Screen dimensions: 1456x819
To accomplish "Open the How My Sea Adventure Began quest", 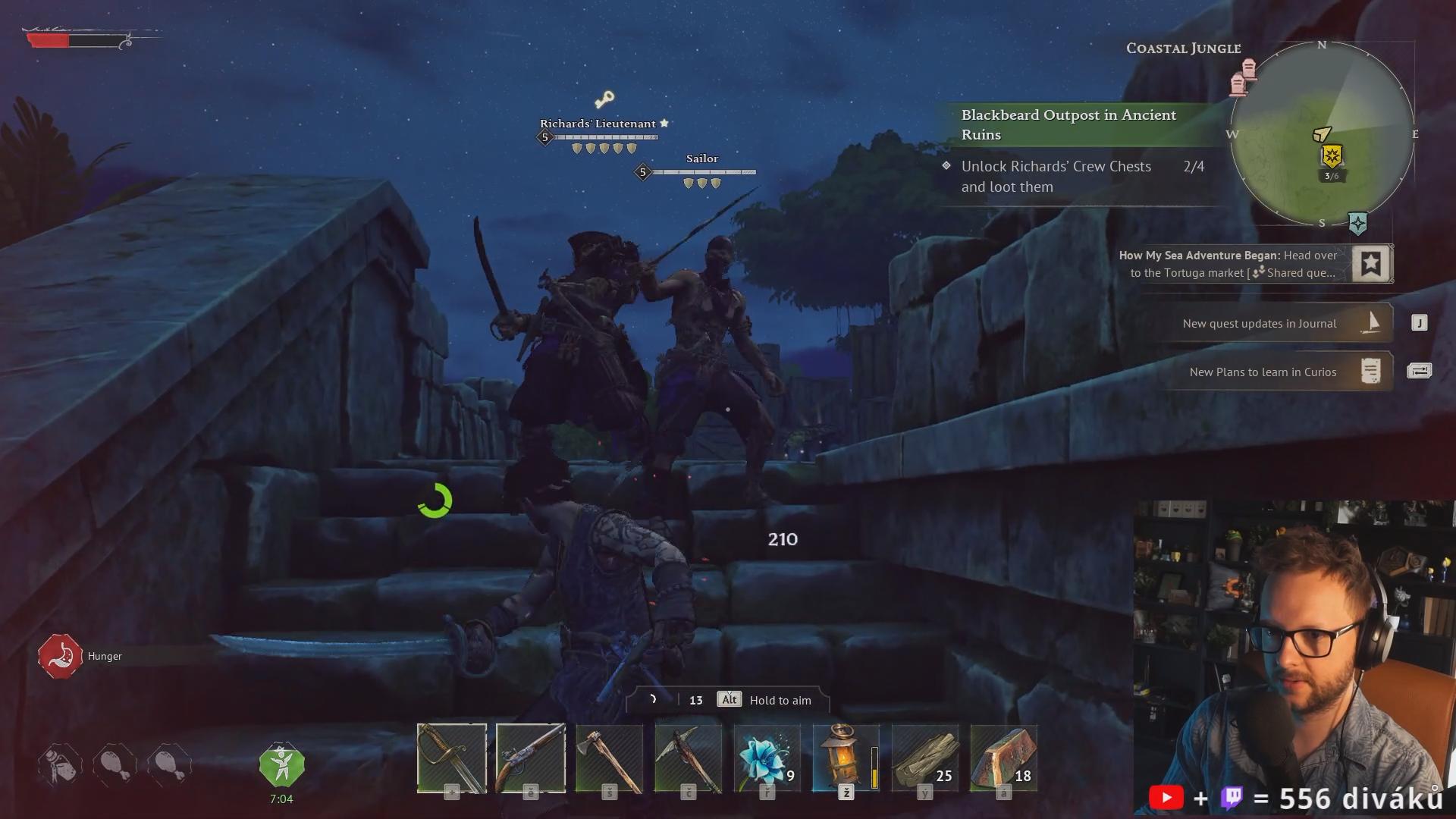I will pyautogui.click(x=1228, y=264).
